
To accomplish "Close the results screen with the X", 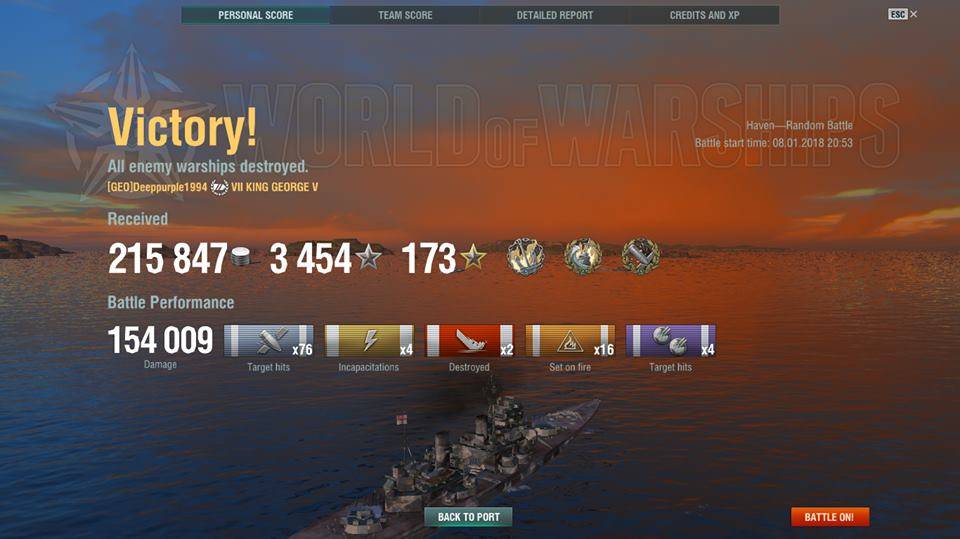I will tap(914, 14).
